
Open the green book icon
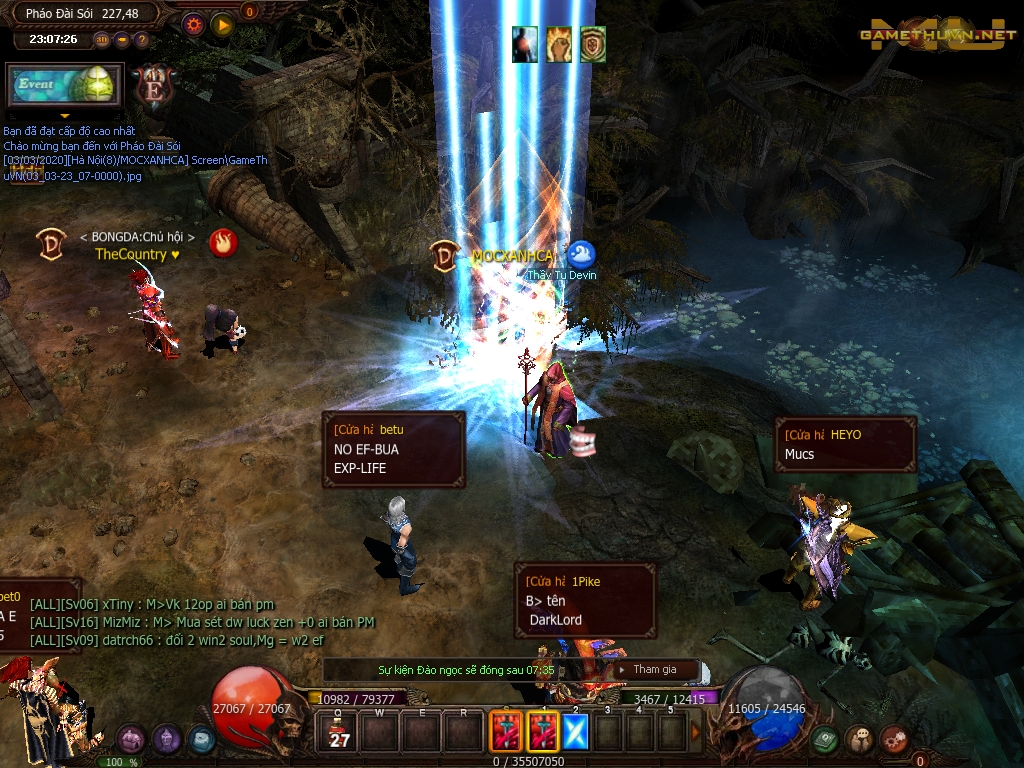(825, 739)
